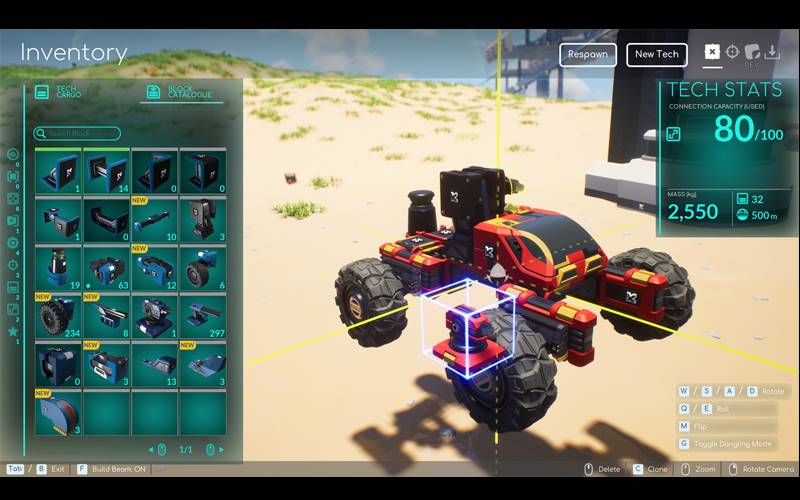Select the crosshair mode icon in top bar
Viewport: 800px width, 500px height.
tap(733, 52)
